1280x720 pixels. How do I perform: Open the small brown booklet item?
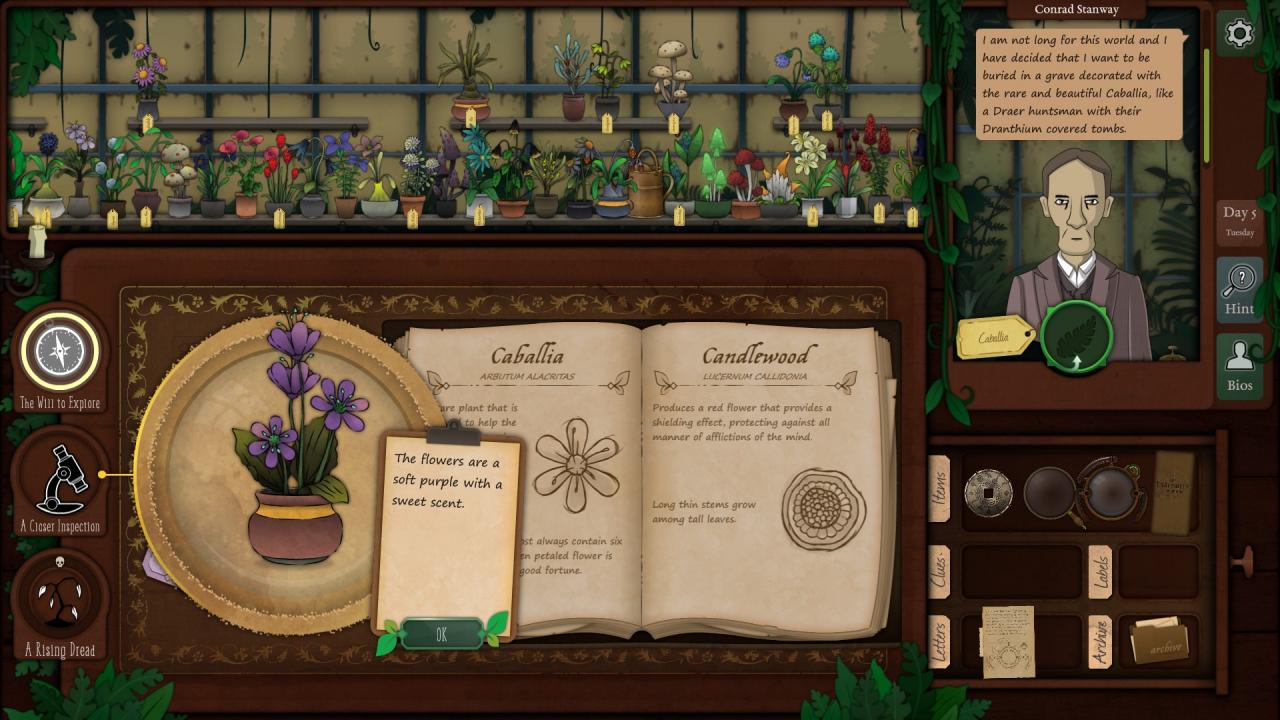[x=1174, y=490]
